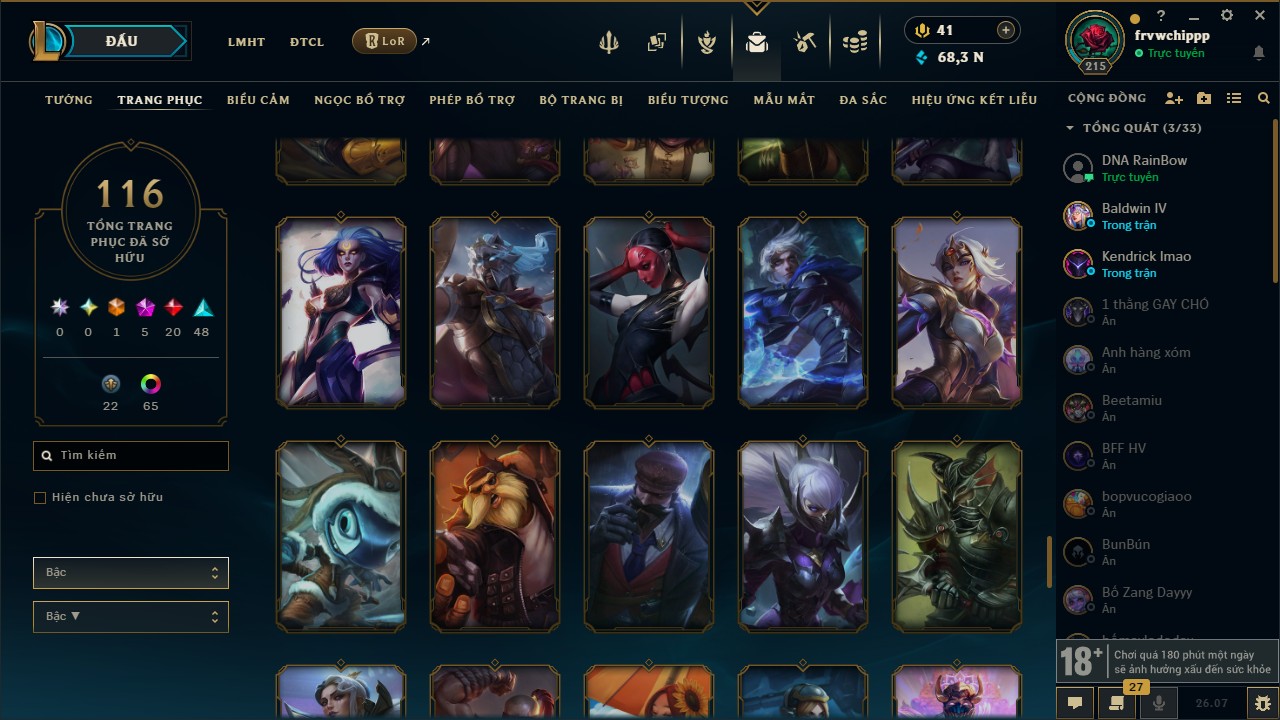Open the ĐA SẮC tab
Screen dimensions: 1280x720
tap(863, 100)
